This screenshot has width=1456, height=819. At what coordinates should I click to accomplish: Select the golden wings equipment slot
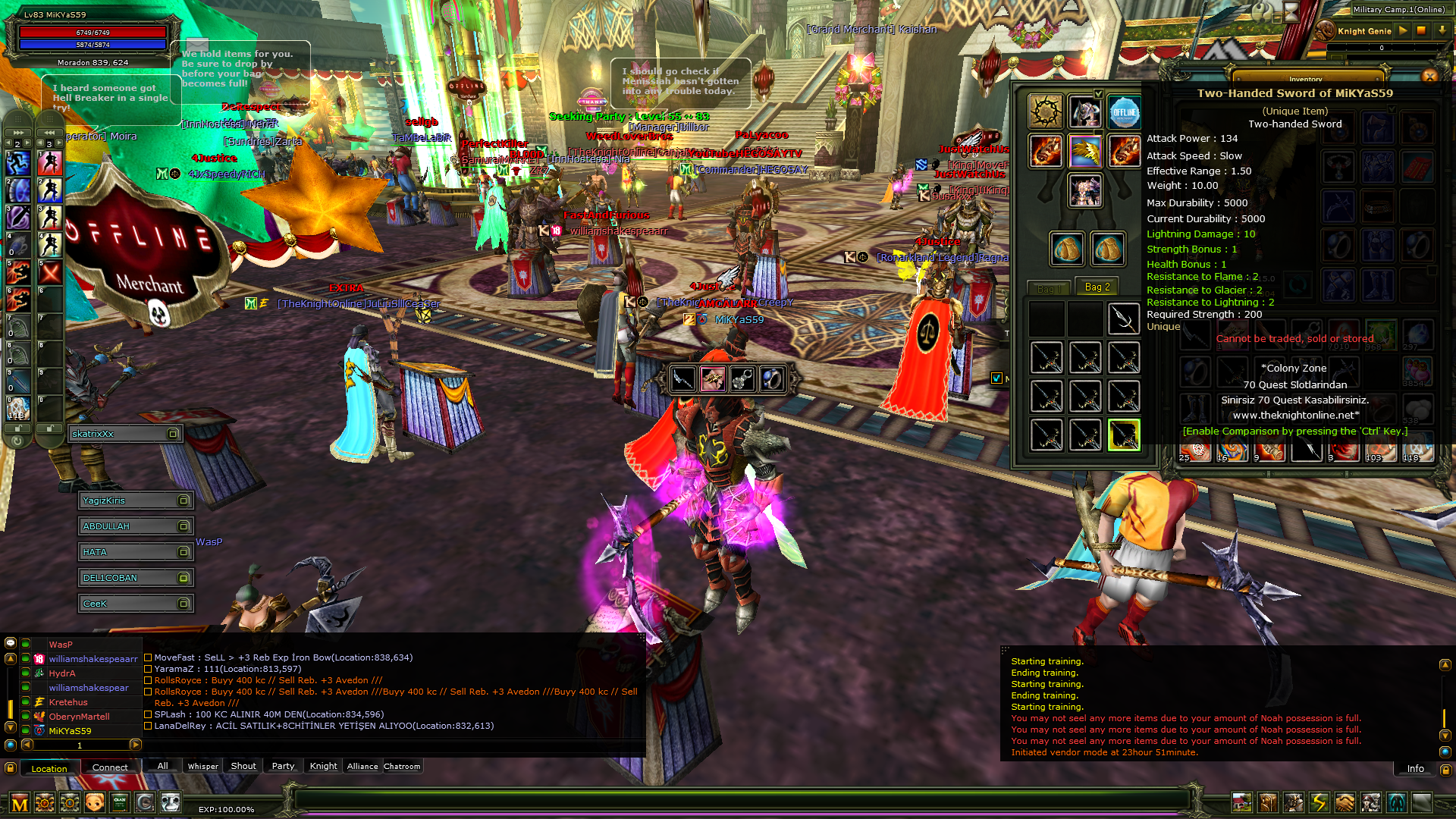[x=1085, y=152]
